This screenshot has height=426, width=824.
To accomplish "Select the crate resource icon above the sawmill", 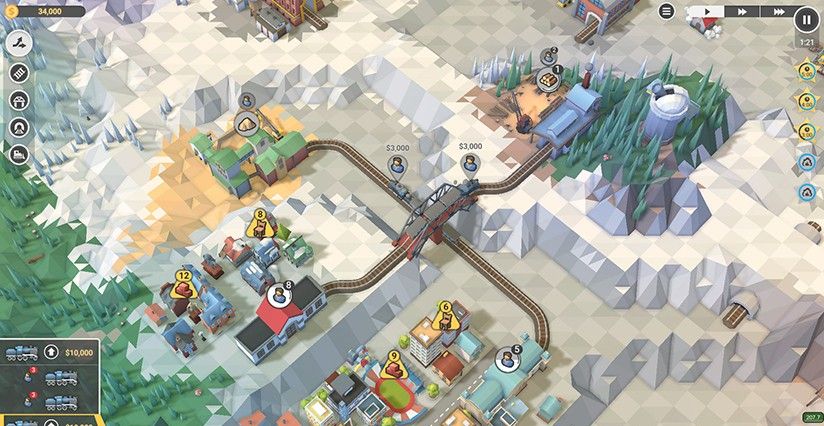I will pyautogui.click(x=547, y=79).
